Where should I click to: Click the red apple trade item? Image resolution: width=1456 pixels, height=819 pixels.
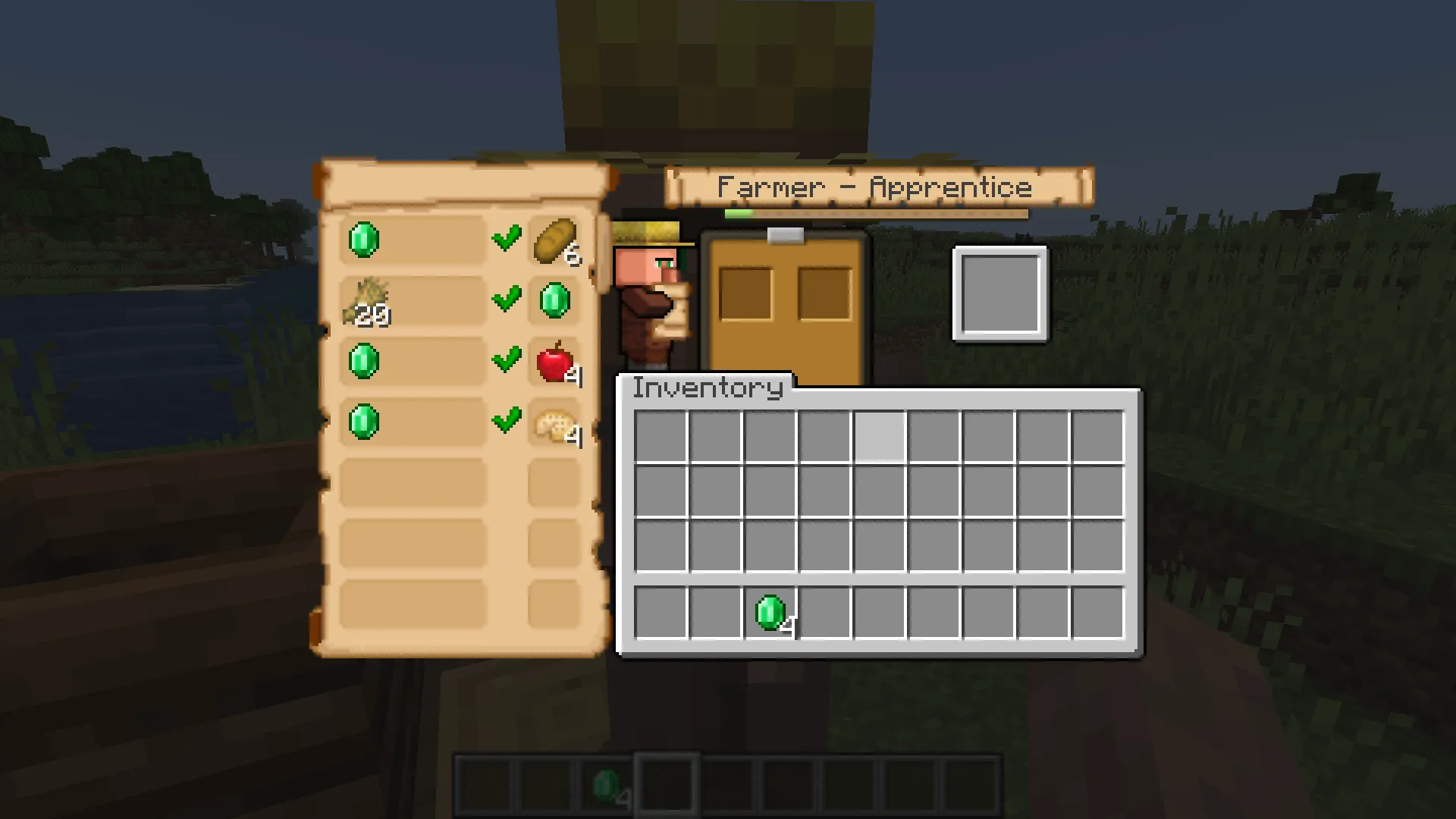point(554,362)
